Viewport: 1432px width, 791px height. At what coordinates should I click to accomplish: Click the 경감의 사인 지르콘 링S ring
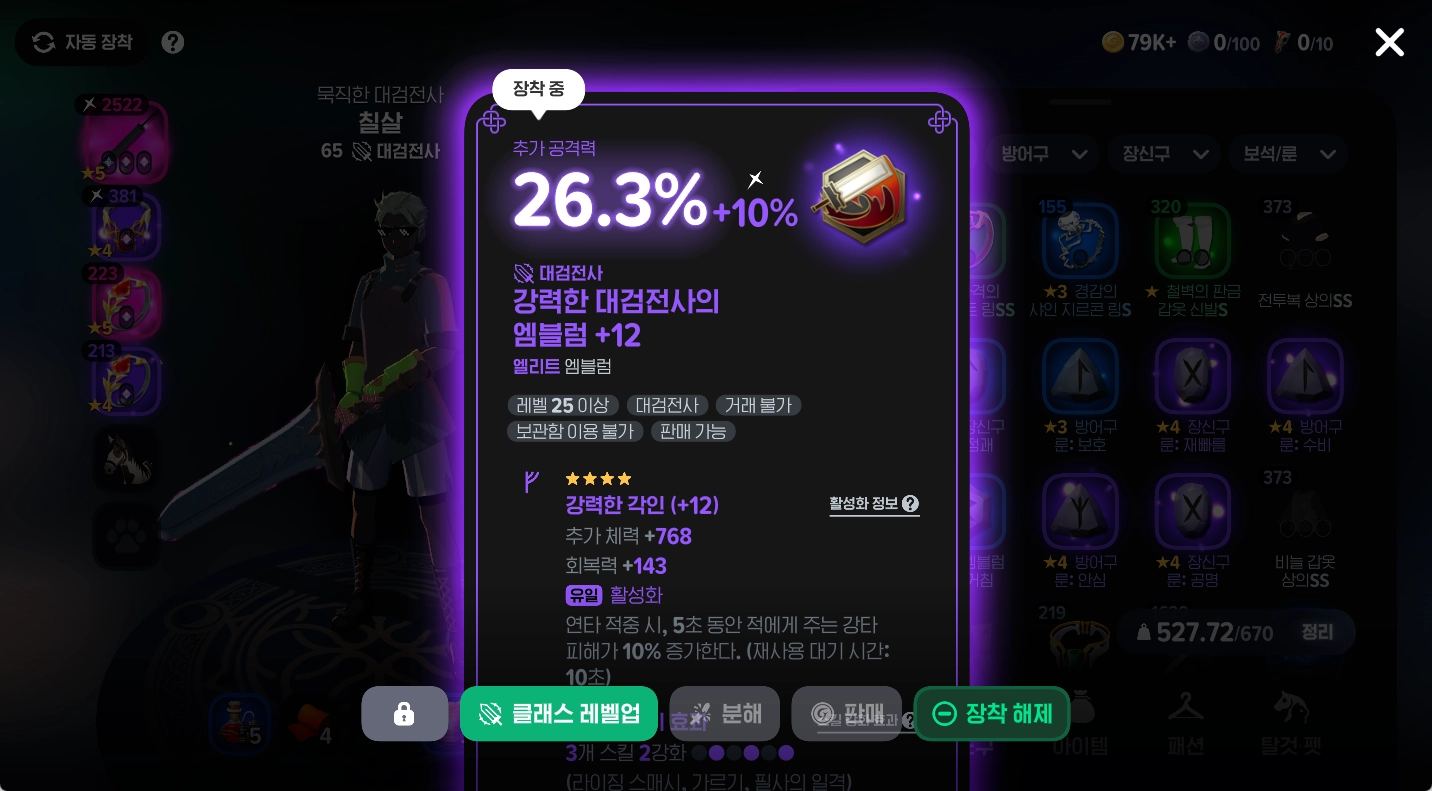coord(1081,240)
